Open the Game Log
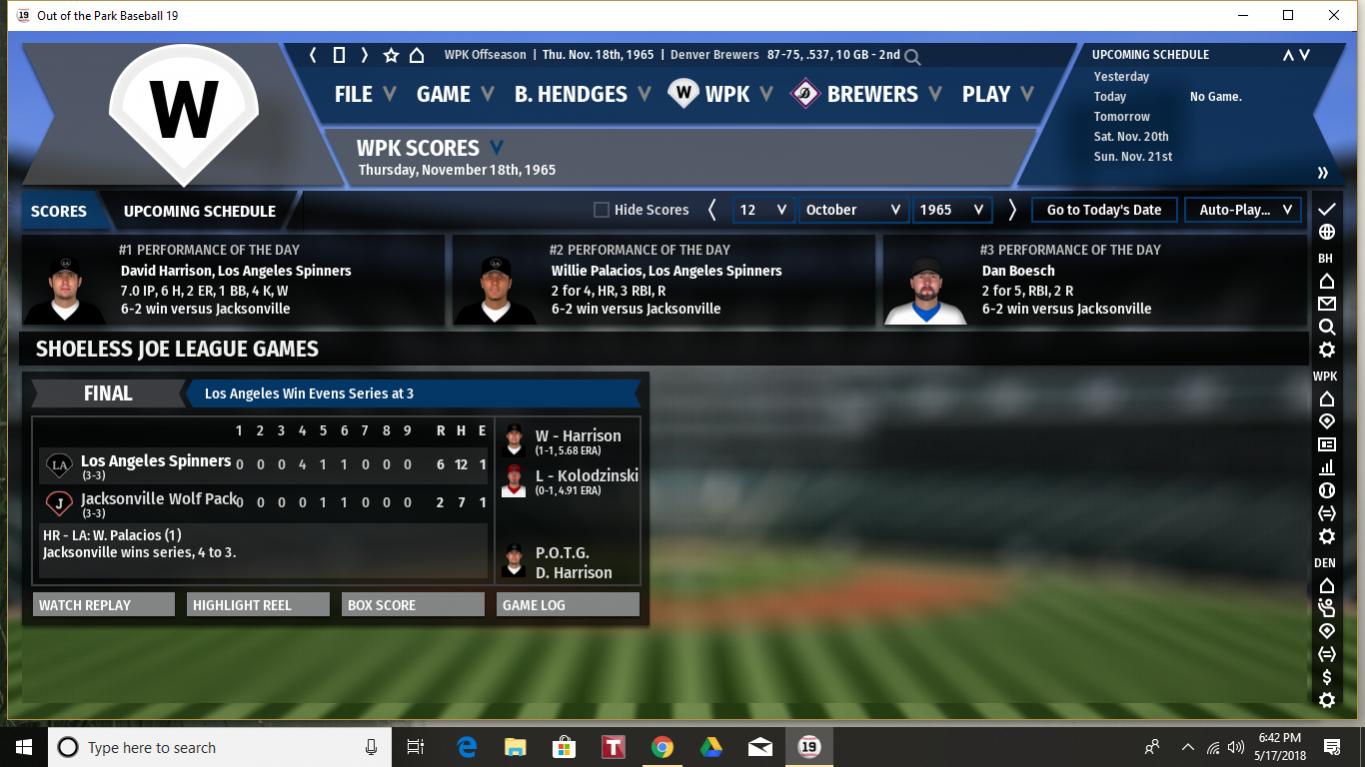The height and width of the screenshot is (767, 1365). pos(567,605)
